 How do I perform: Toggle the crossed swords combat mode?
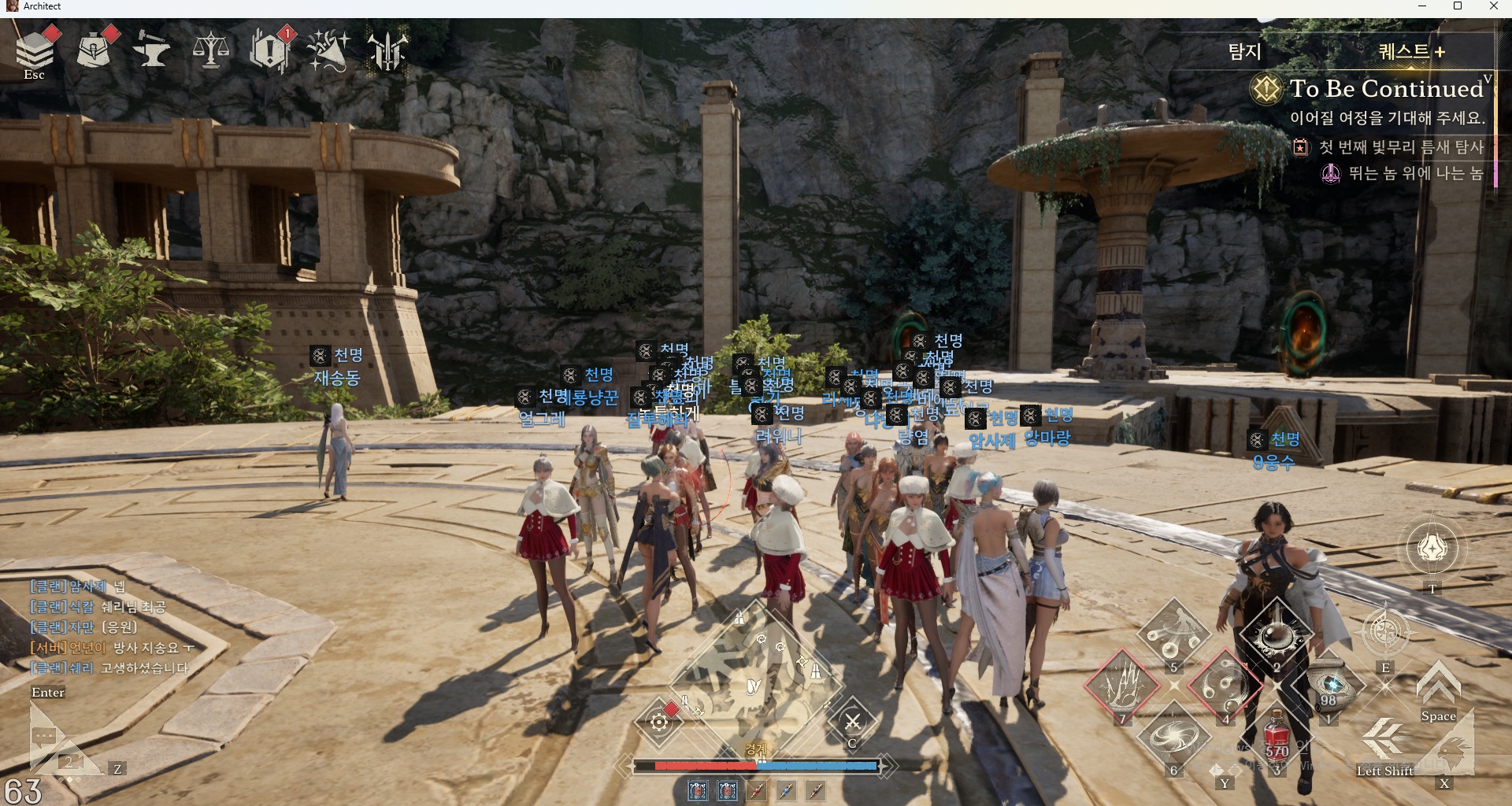852,721
